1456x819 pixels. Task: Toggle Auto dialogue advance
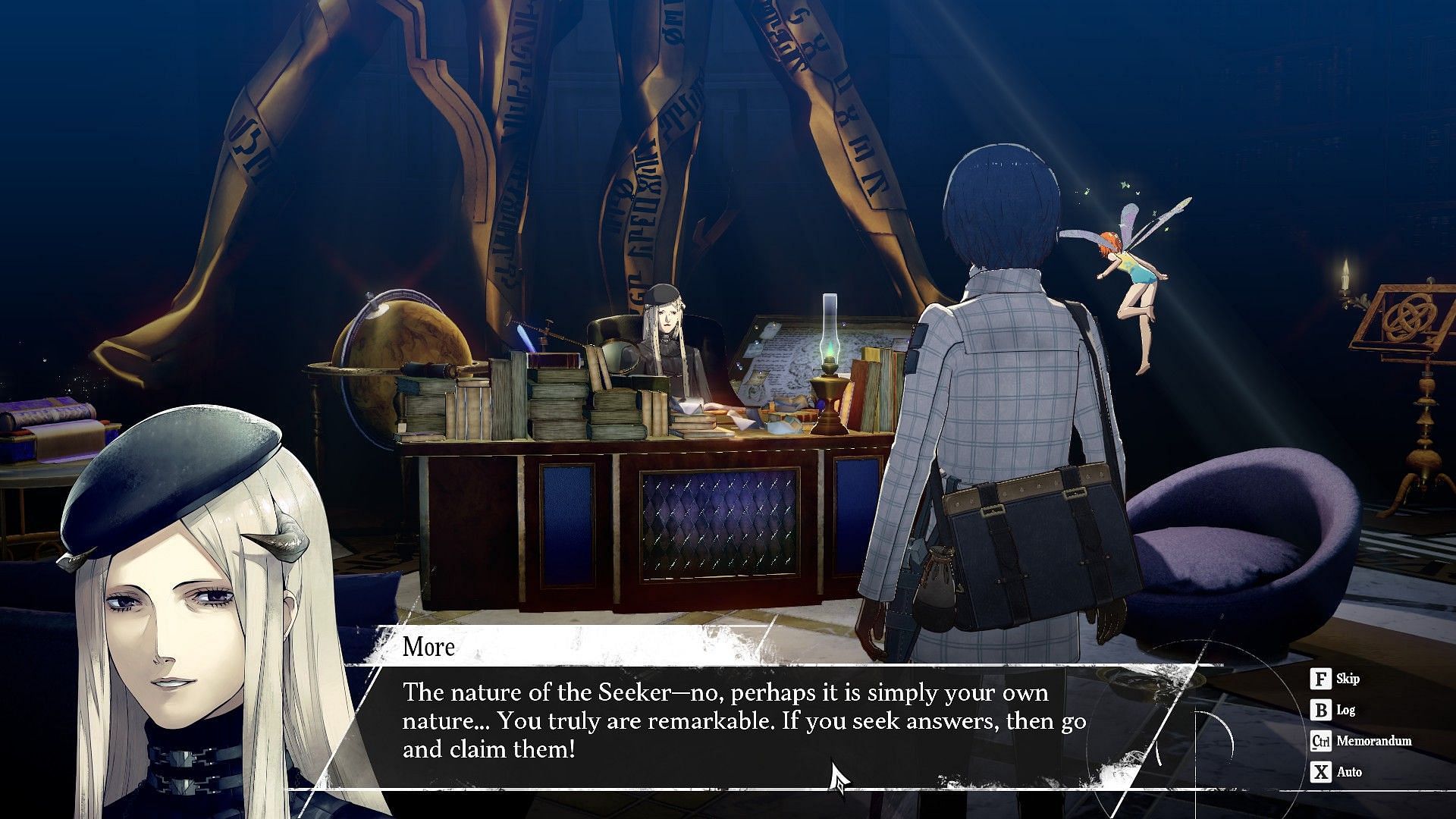tap(1335, 772)
